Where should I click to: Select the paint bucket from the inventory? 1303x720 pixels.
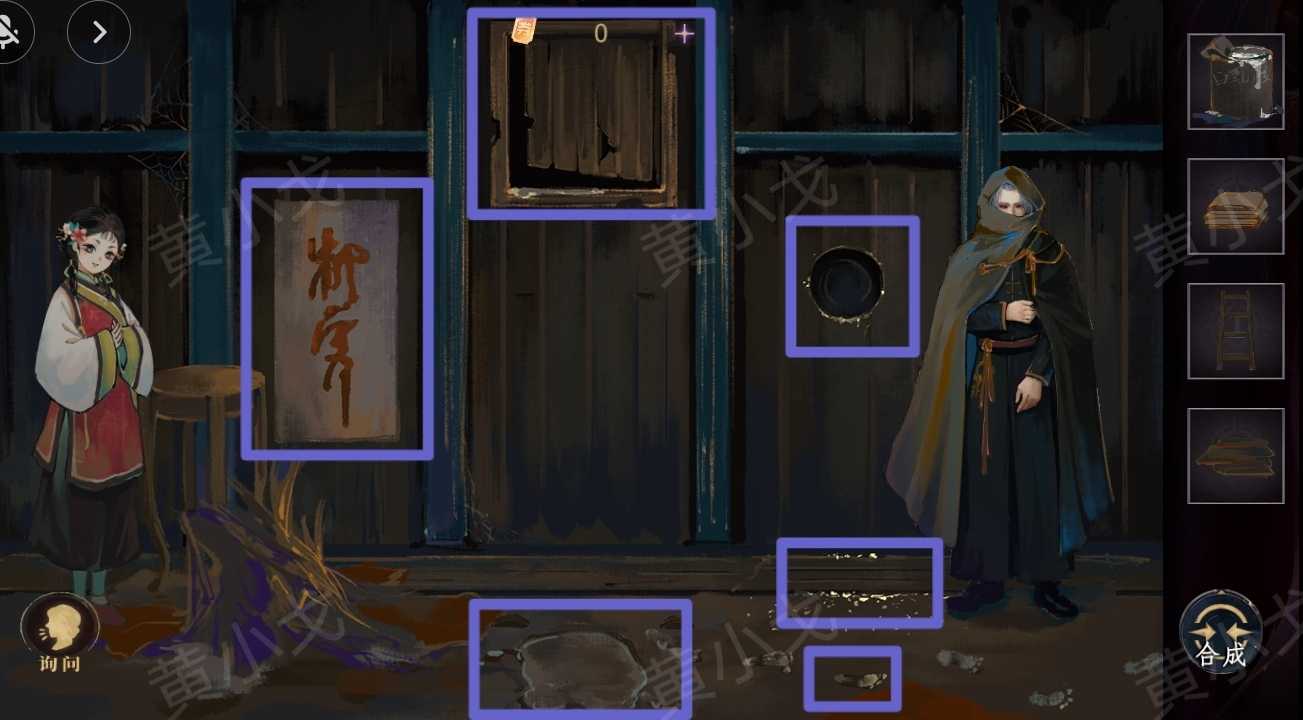tap(1236, 81)
